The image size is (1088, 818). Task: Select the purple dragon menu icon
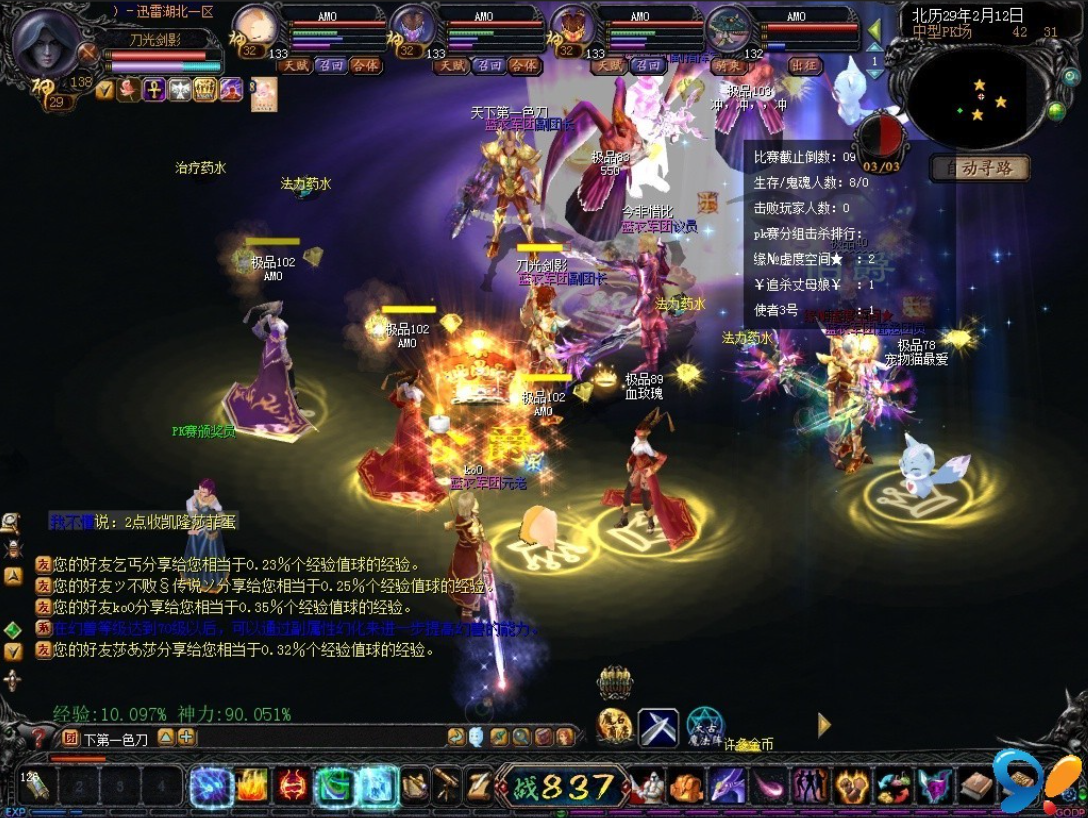coord(727,787)
